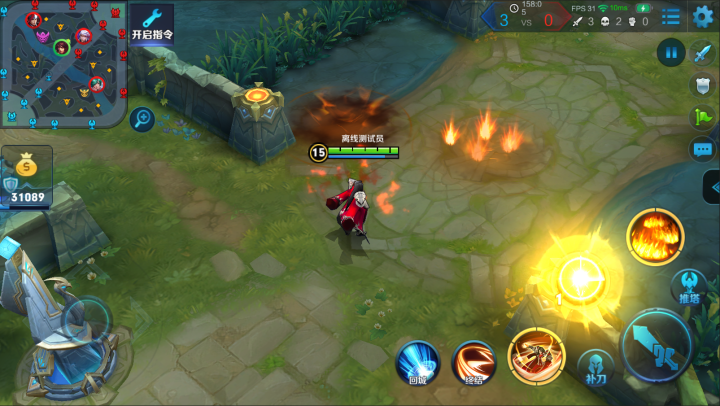Pause the match

pyautogui.click(x=670, y=52)
